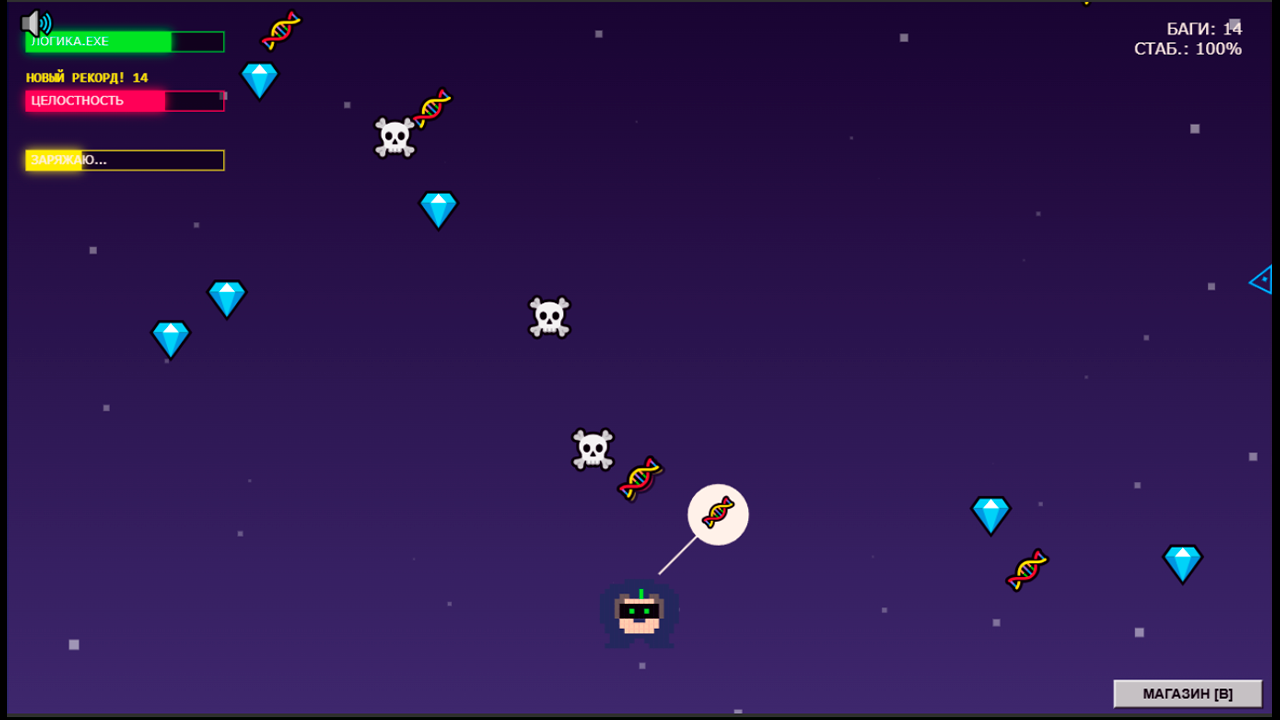1280x720 pixels.
Task: Click the СТАБ.: 100% status text
Action: pos(1188,48)
